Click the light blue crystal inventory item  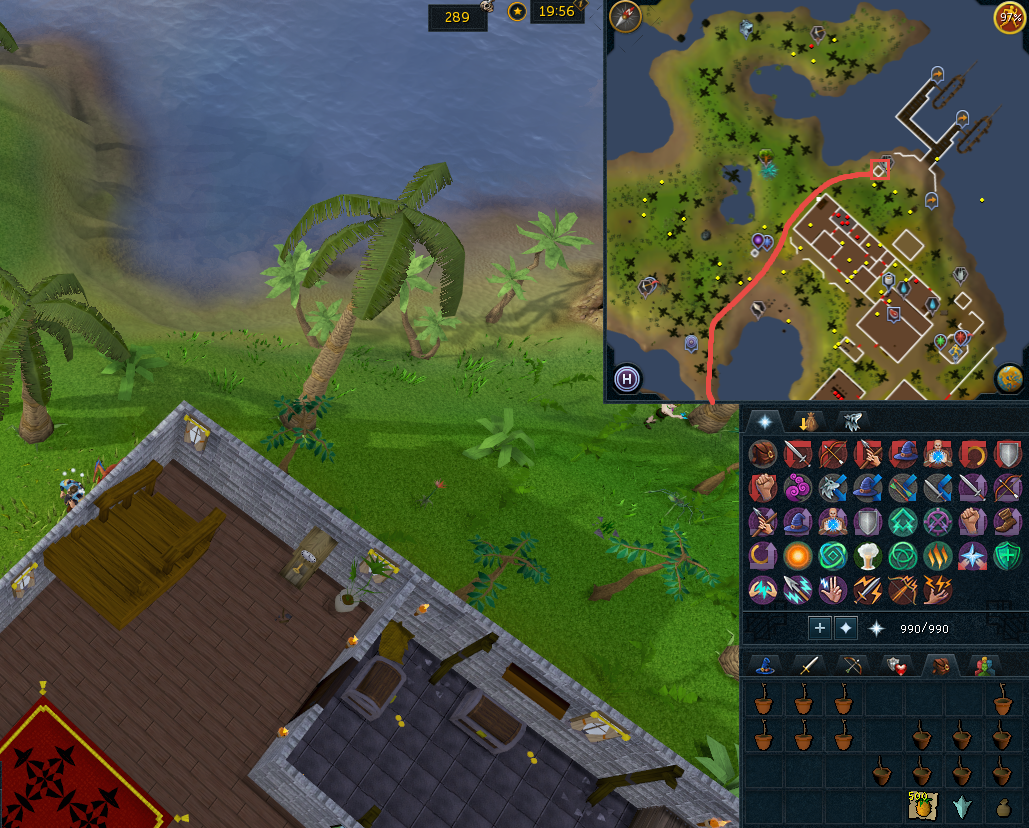(x=962, y=806)
